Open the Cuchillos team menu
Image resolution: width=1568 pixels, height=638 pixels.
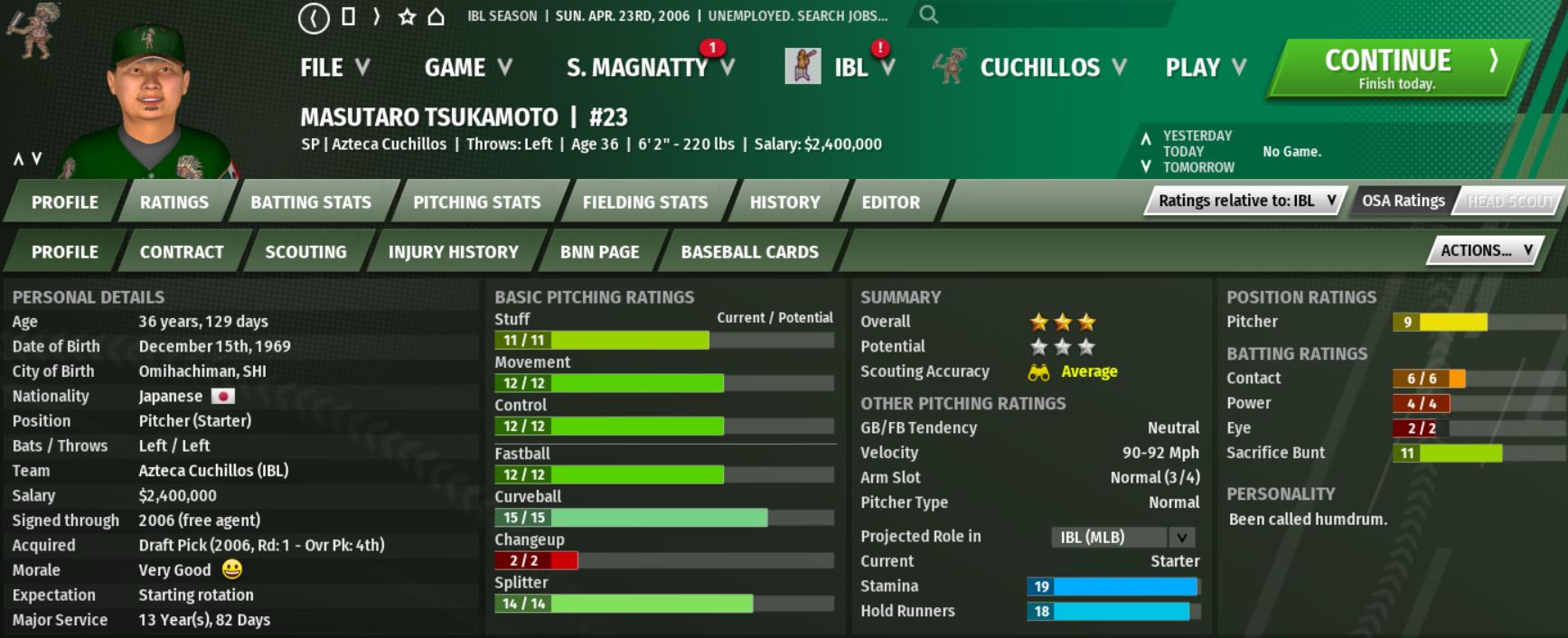pos(1052,68)
